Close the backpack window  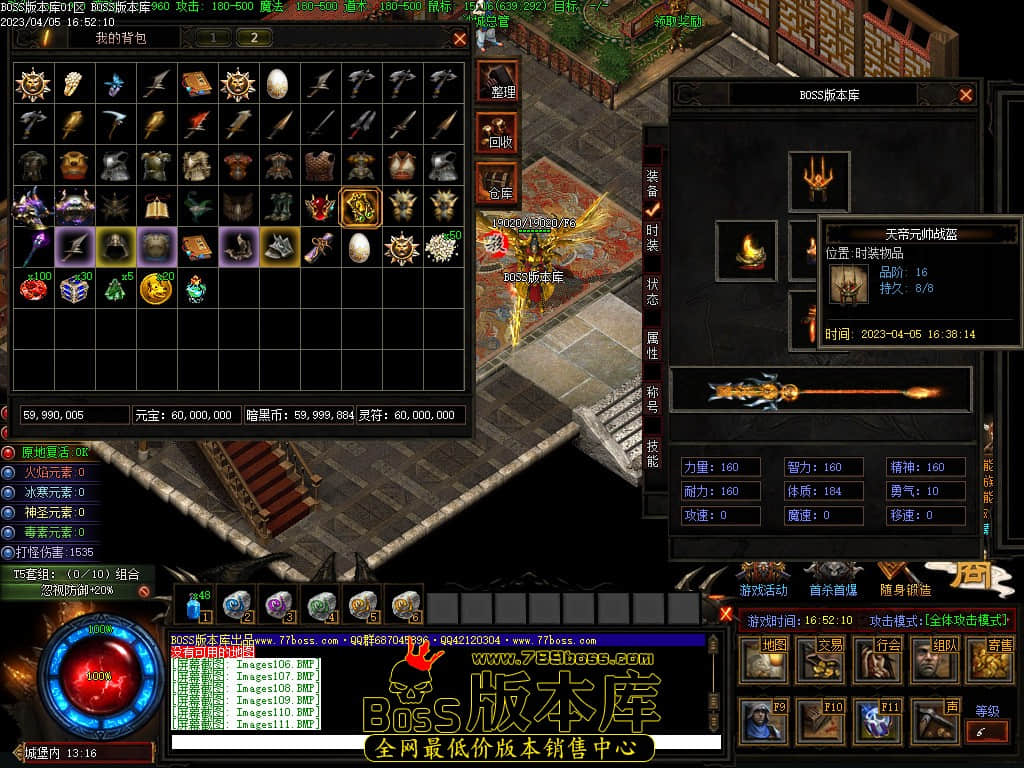pos(460,39)
